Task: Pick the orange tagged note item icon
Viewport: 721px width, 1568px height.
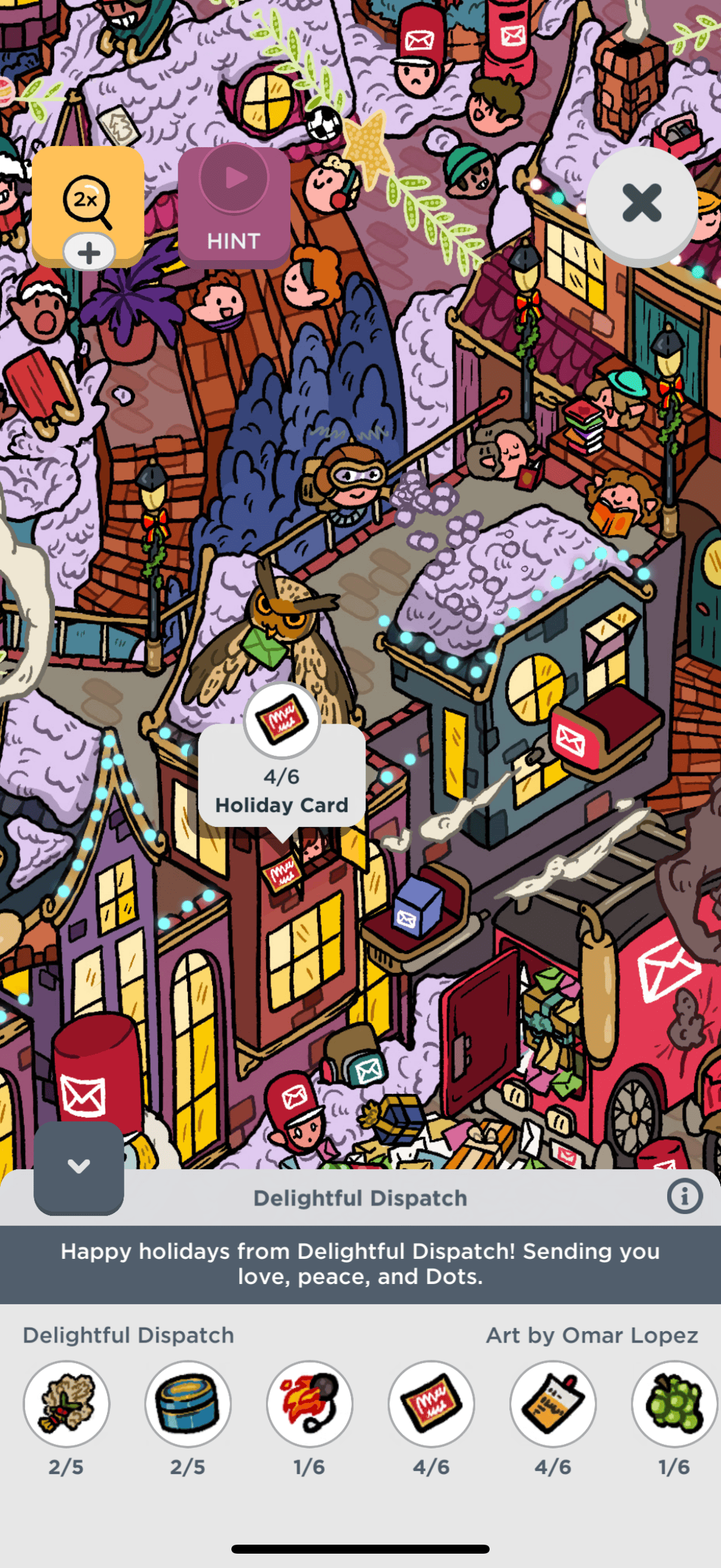Action: 552,1403
